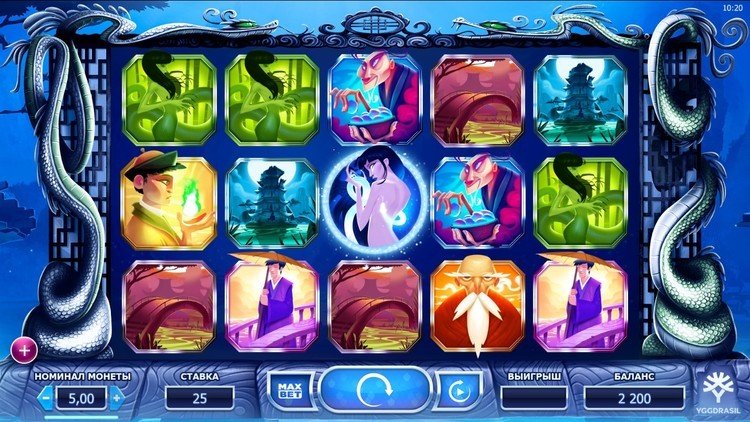
Task: Increase the coin value with the plus button
Action: 116,398
